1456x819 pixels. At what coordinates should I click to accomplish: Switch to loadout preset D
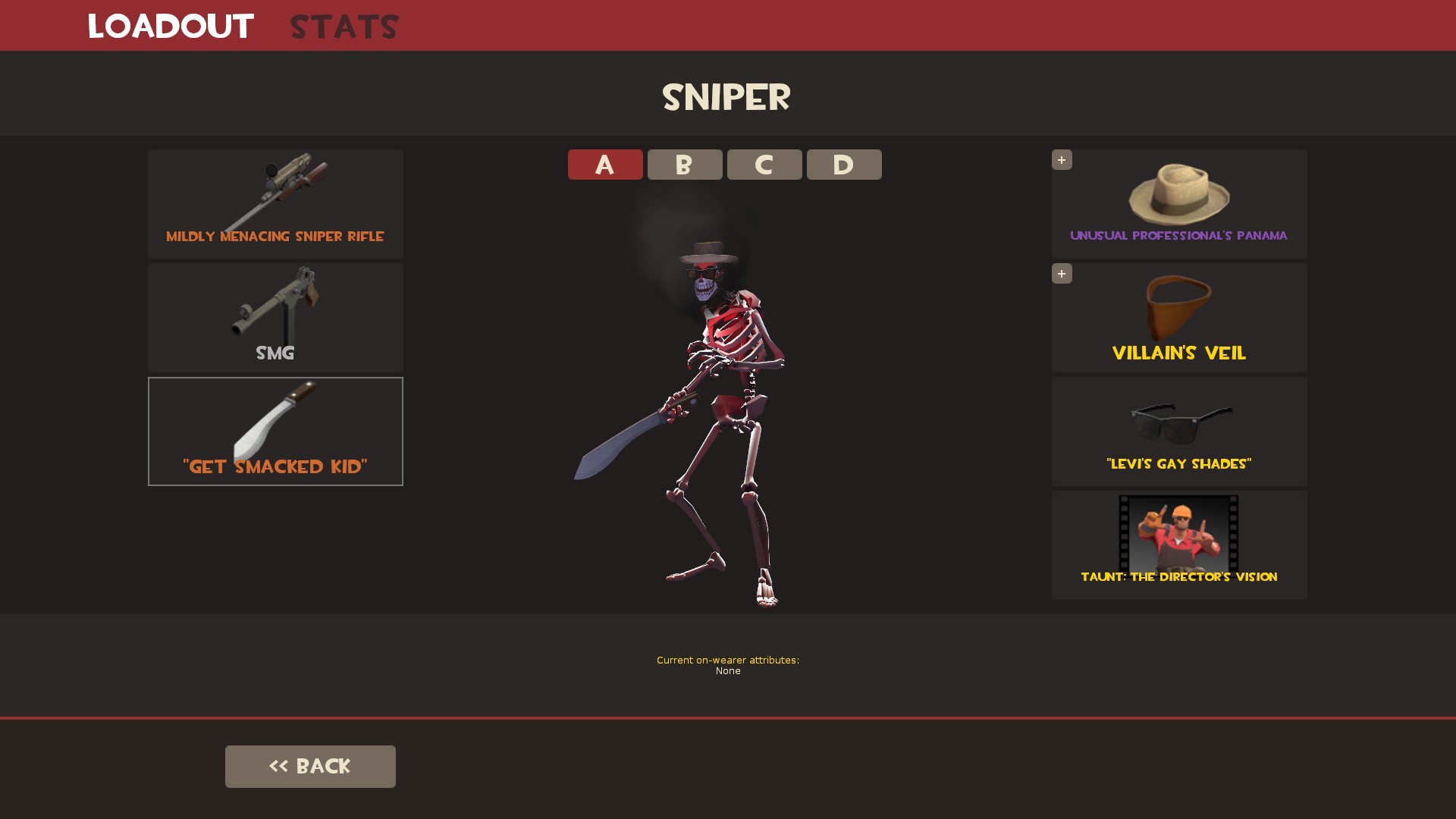(x=844, y=165)
